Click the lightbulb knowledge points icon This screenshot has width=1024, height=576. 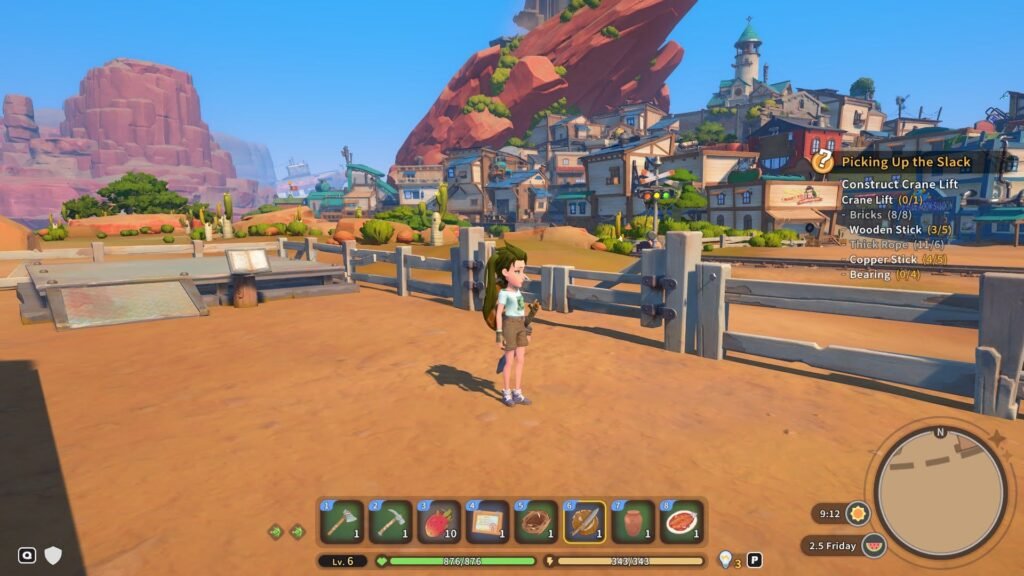[725, 560]
